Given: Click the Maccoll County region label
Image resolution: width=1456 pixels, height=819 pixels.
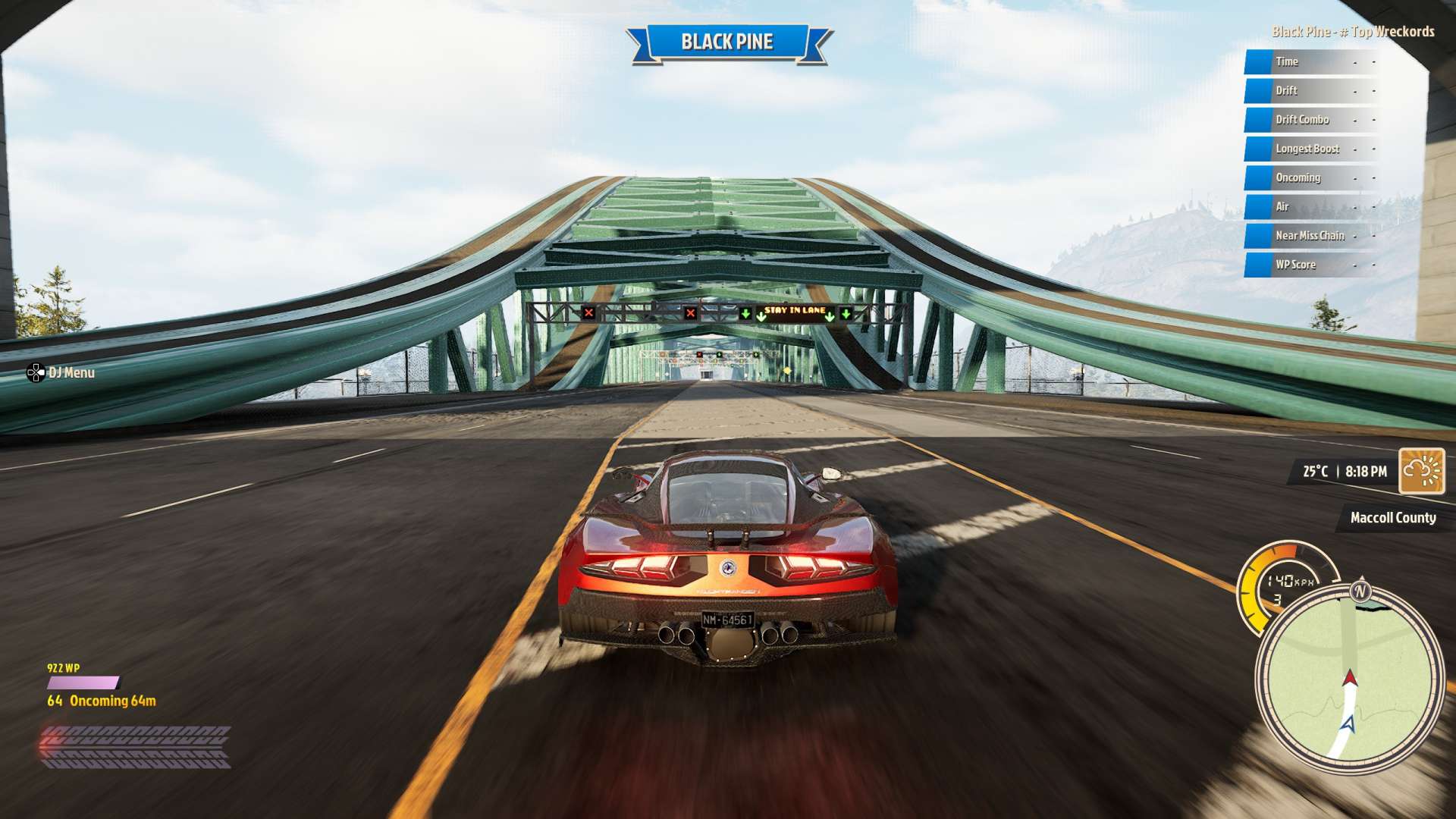Looking at the screenshot, I should click(x=1392, y=518).
